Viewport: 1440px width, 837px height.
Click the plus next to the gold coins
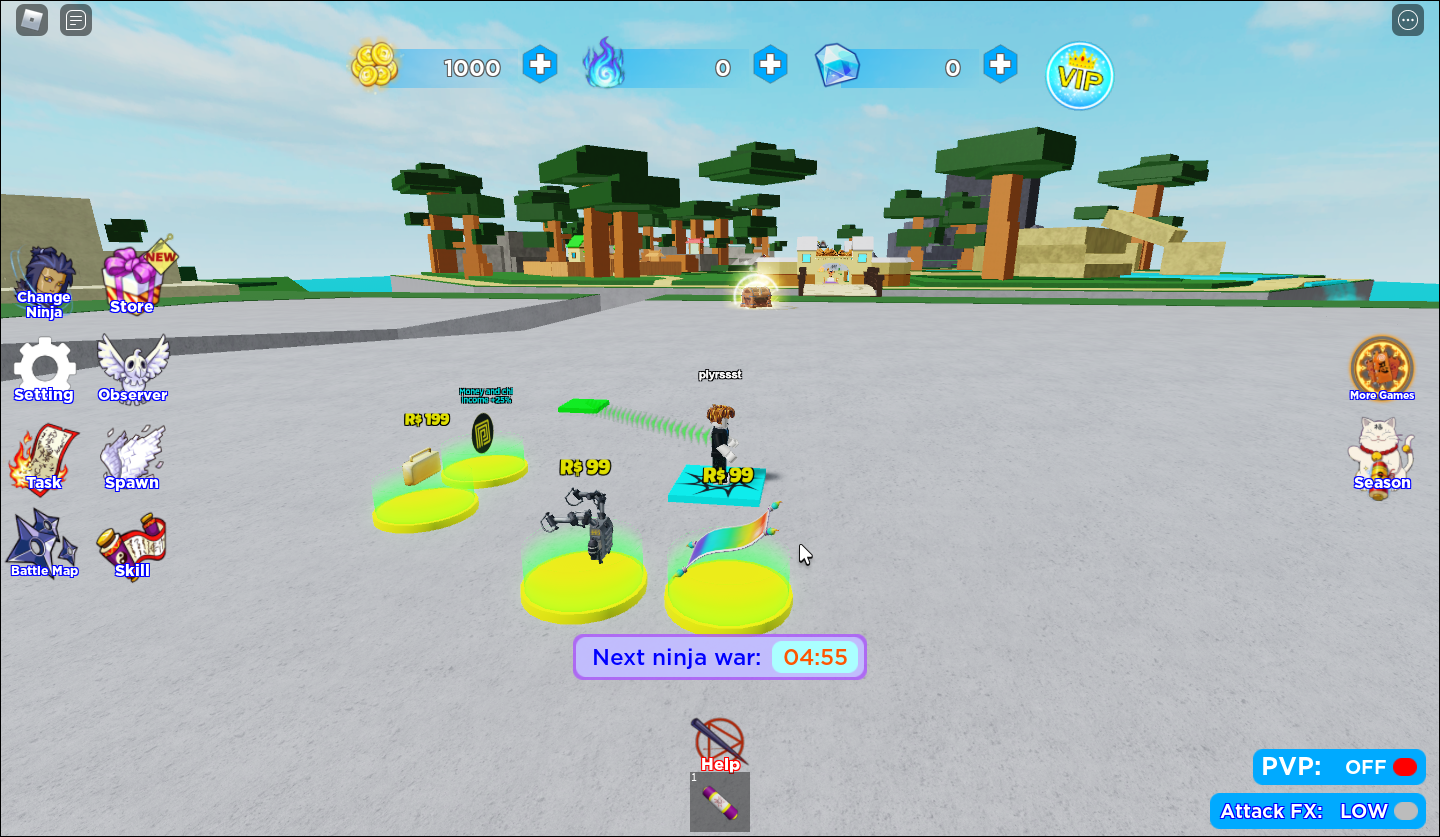coord(541,66)
